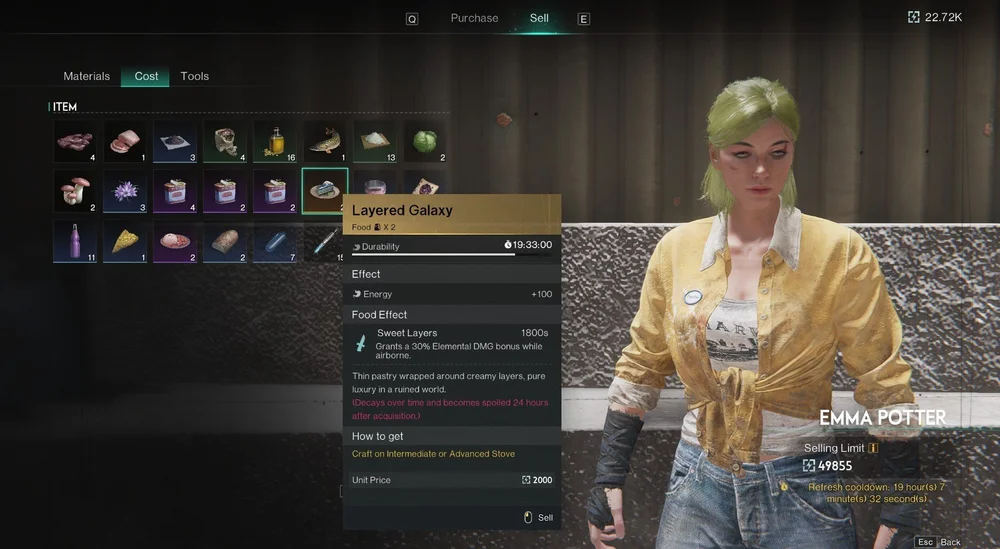Select the sliced ham slot

(125, 142)
